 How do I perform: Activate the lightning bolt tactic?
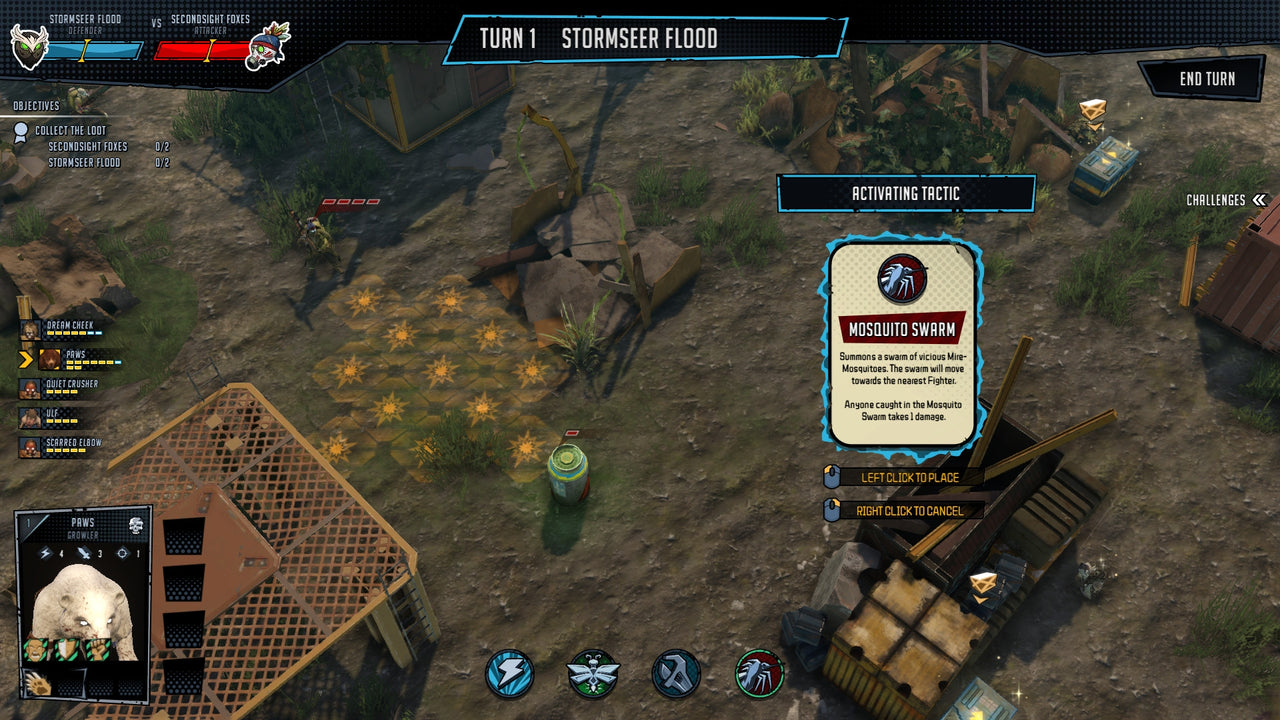pyautogui.click(x=510, y=674)
